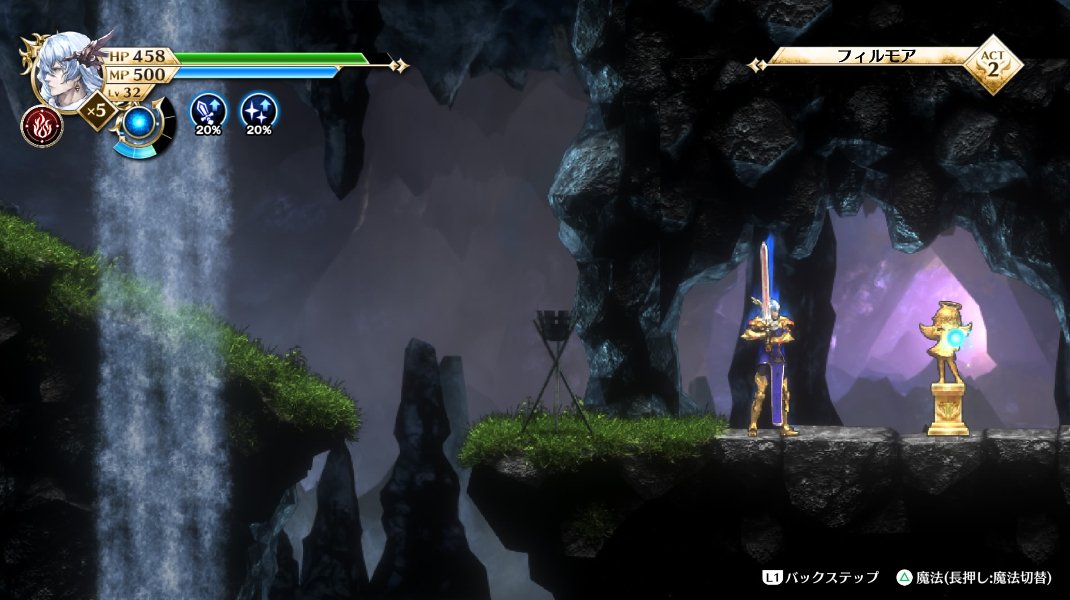Screen dimensions: 1070x600
Task: Select the sword attack boost buff icon
Action: (x=208, y=109)
